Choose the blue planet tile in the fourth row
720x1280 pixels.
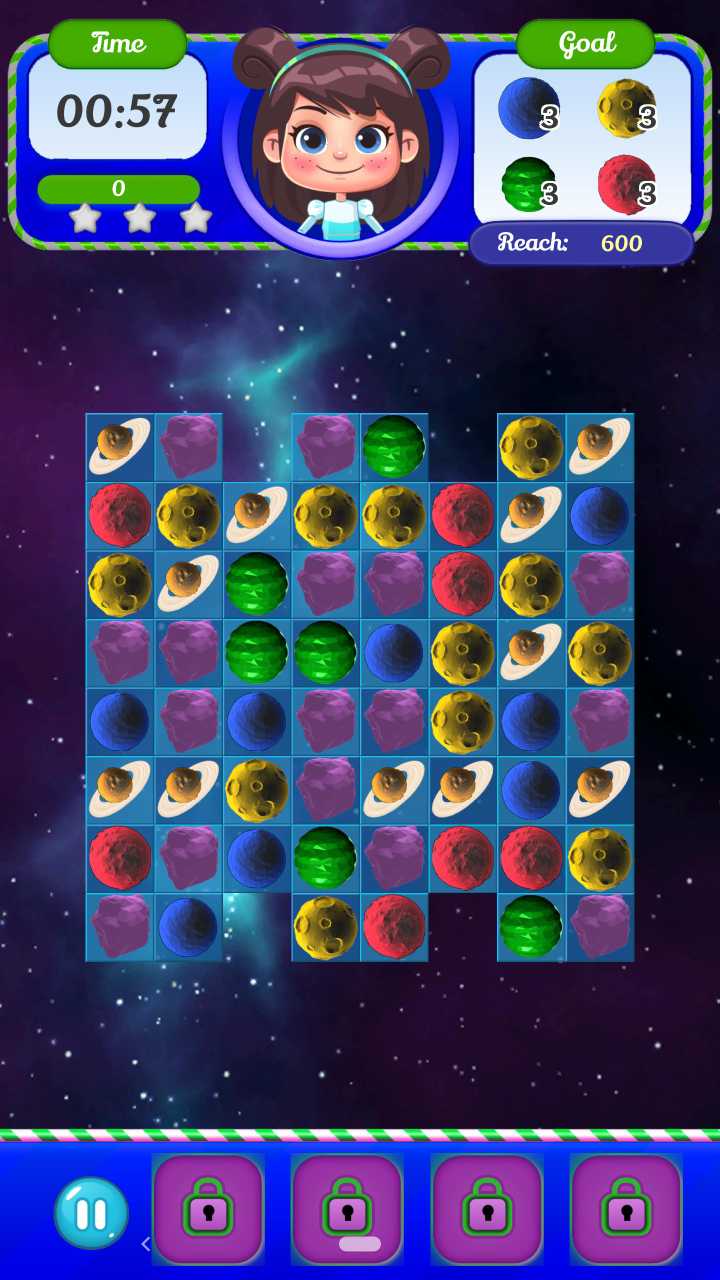[x=394, y=653]
